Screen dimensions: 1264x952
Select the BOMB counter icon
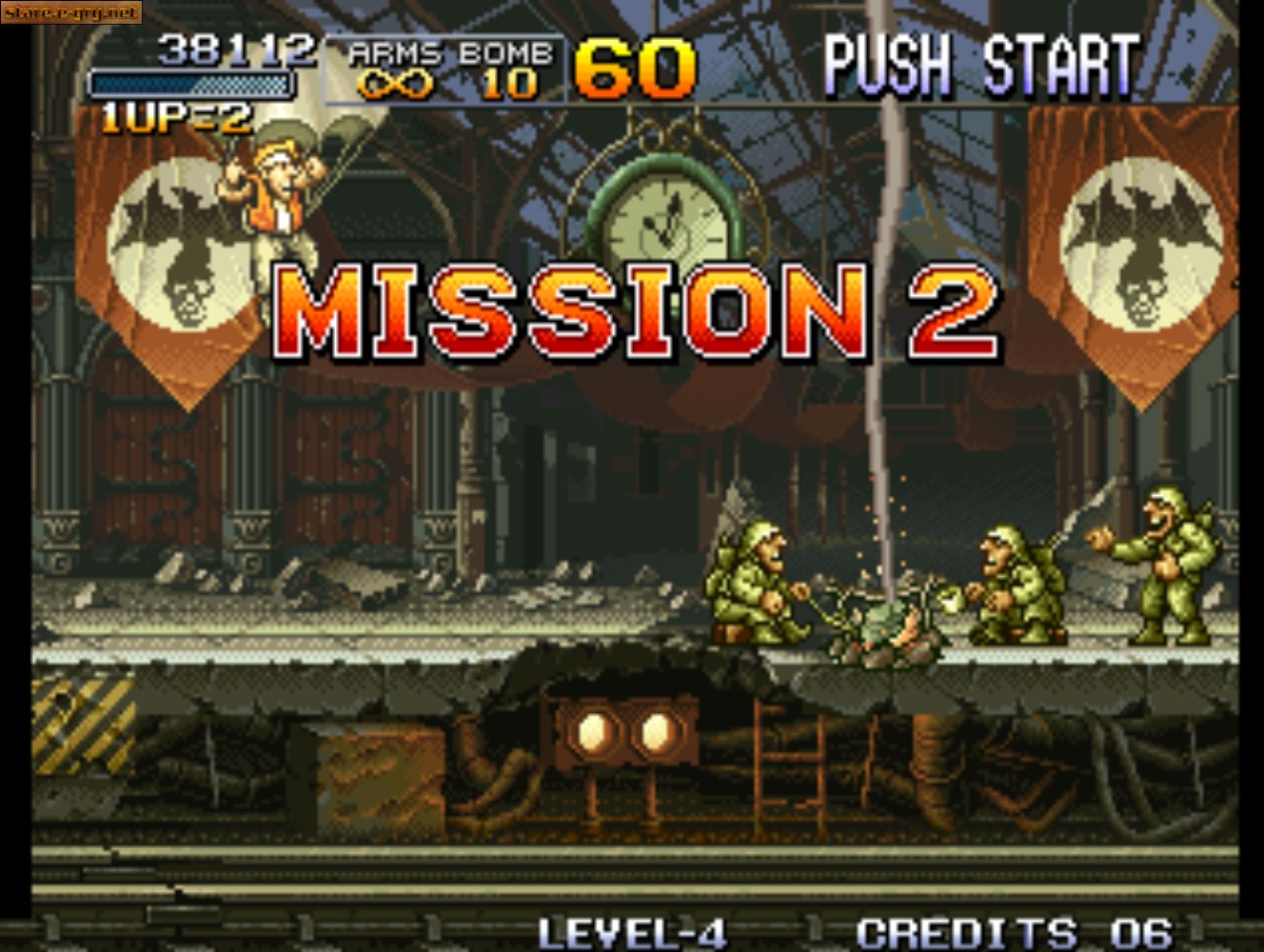tap(507, 84)
